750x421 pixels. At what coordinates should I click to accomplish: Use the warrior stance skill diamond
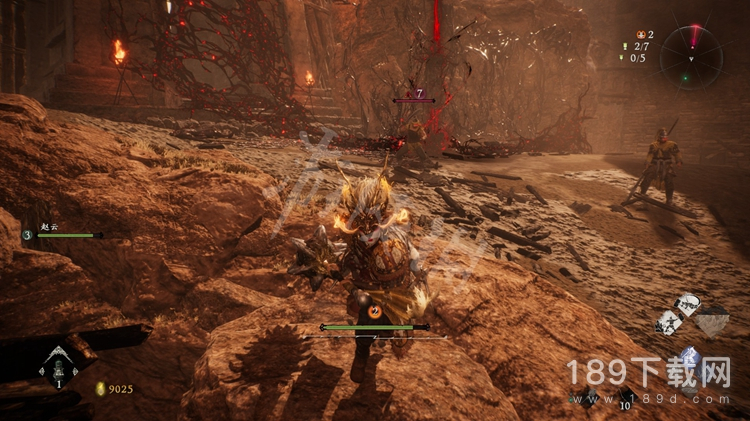[x=667, y=322]
